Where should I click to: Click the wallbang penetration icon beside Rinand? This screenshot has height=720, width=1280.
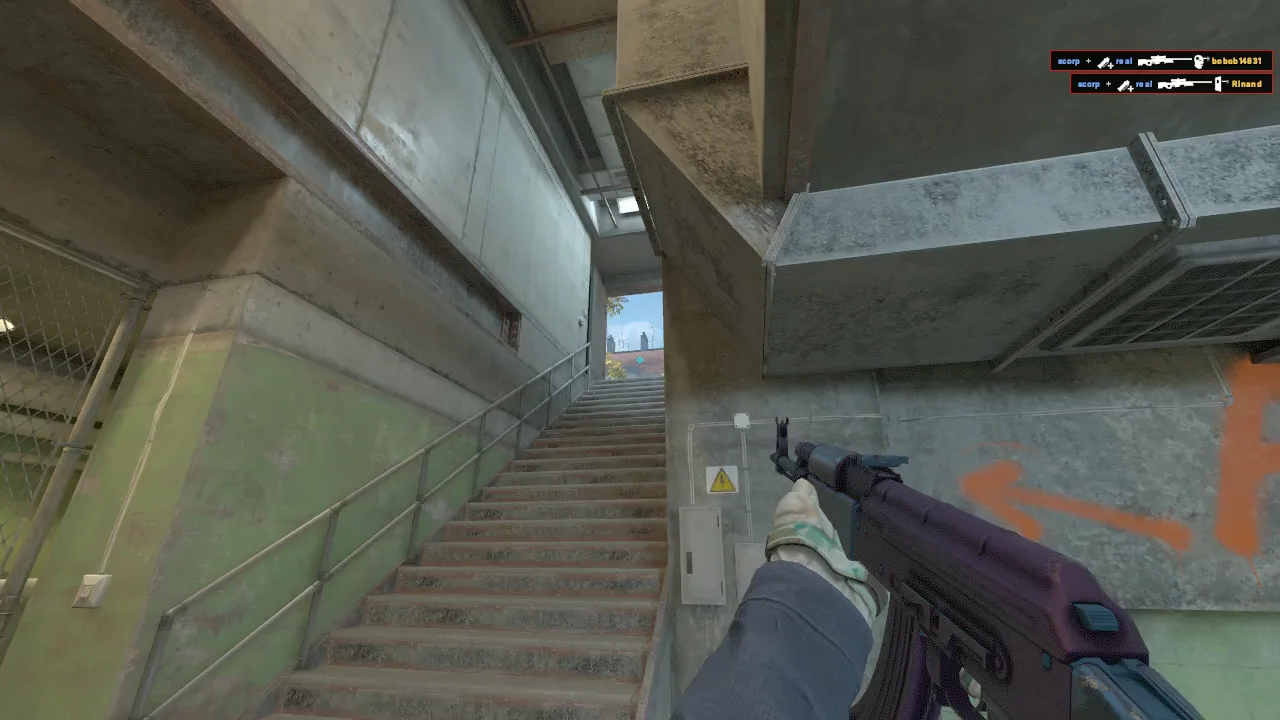[1218, 84]
